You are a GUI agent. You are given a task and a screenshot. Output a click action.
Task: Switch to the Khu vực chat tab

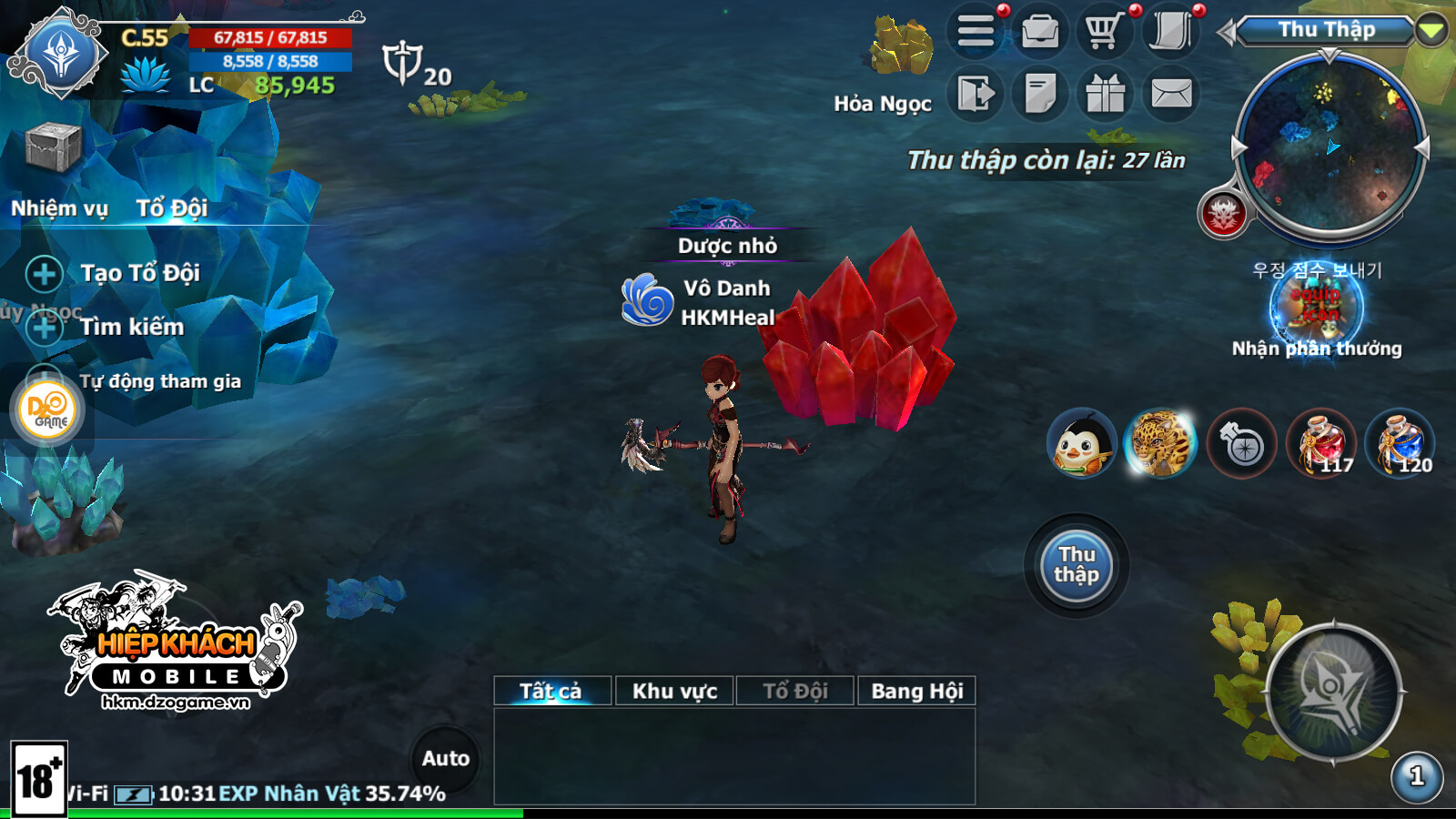pos(674,691)
